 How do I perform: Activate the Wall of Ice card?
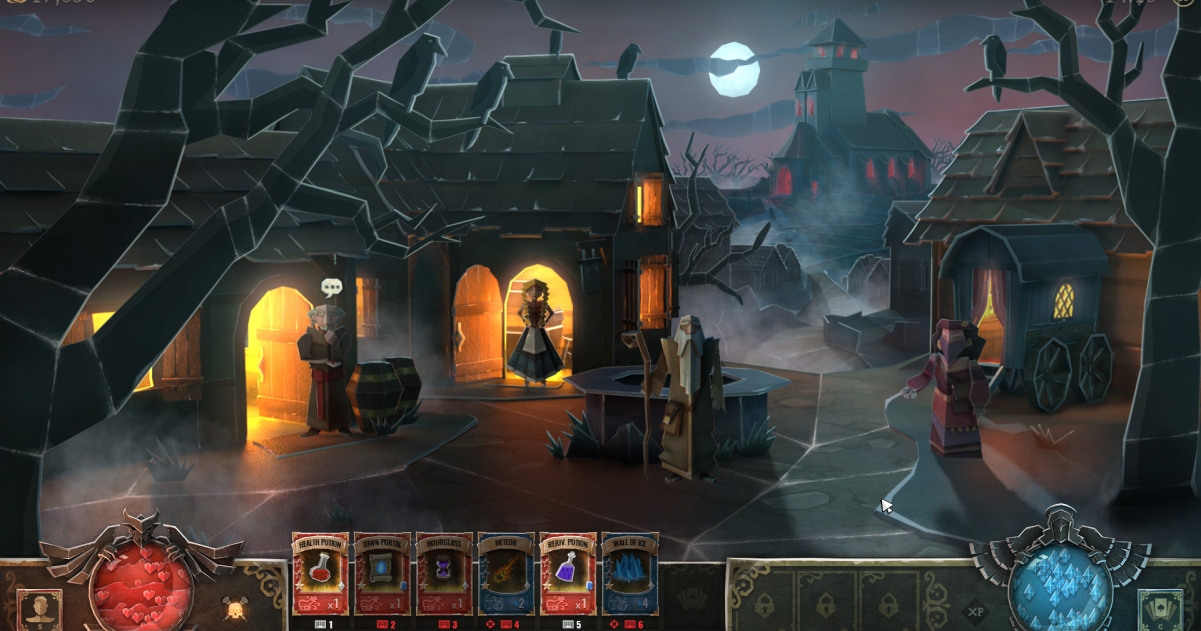pyautogui.click(x=630, y=573)
